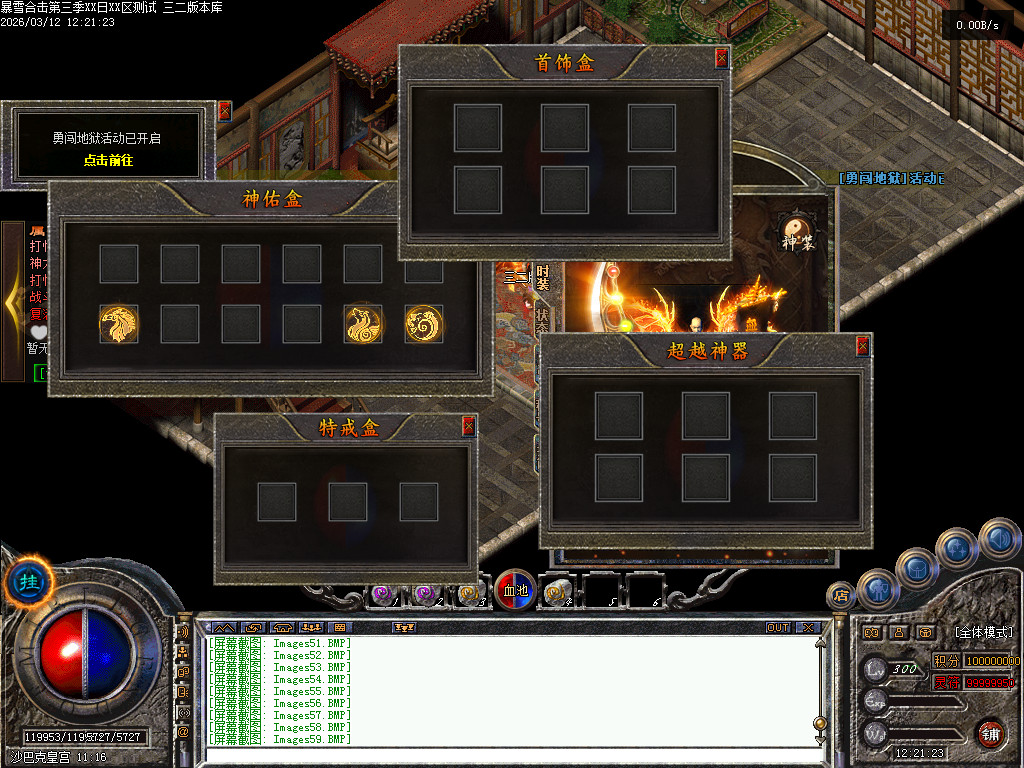Open the armored character orb button
This screenshot has width=1024, height=768.
(876, 588)
